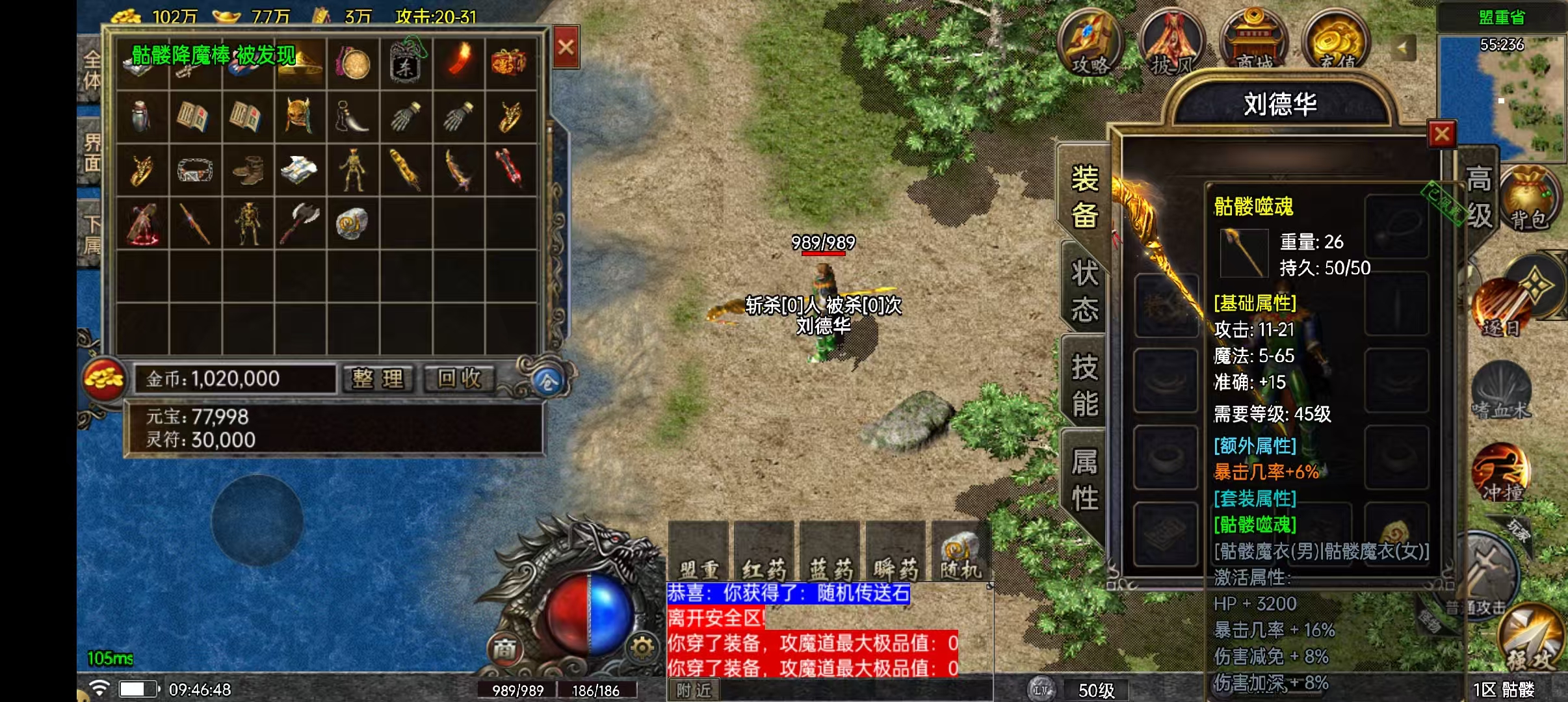Image resolution: width=1568 pixels, height=702 pixels.
Task: Close the inventory bag window
Action: 566,47
